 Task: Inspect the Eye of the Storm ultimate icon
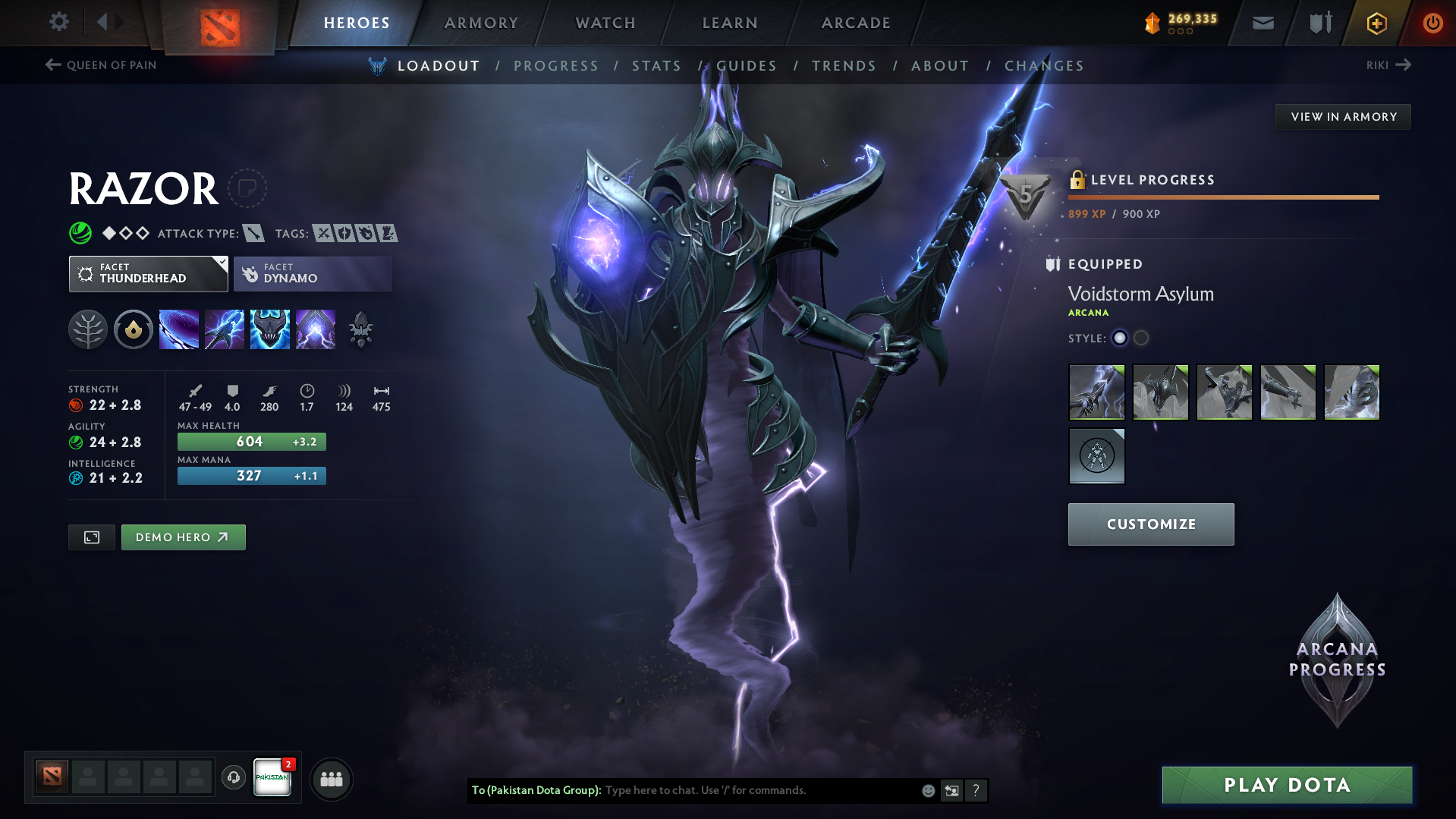pyautogui.click(x=316, y=329)
